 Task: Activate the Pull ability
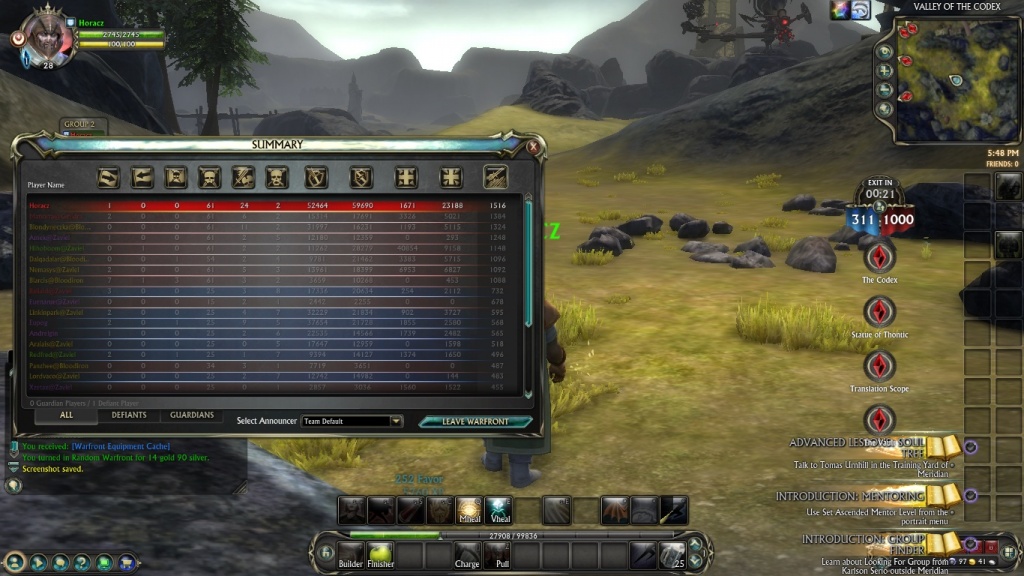[497, 553]
